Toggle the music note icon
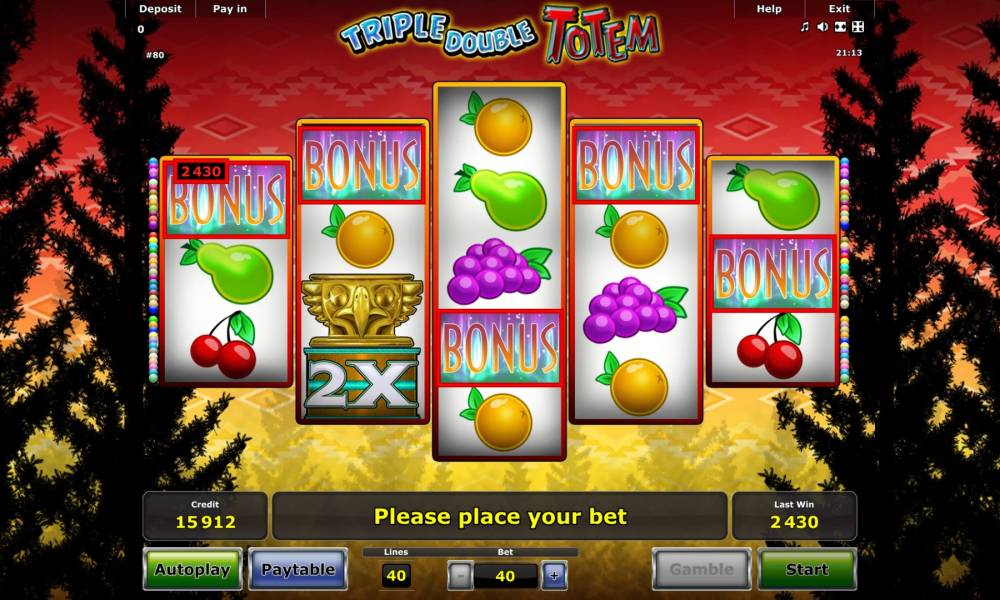The width and height of the screenshot is (1000, 600). point(805,27)
